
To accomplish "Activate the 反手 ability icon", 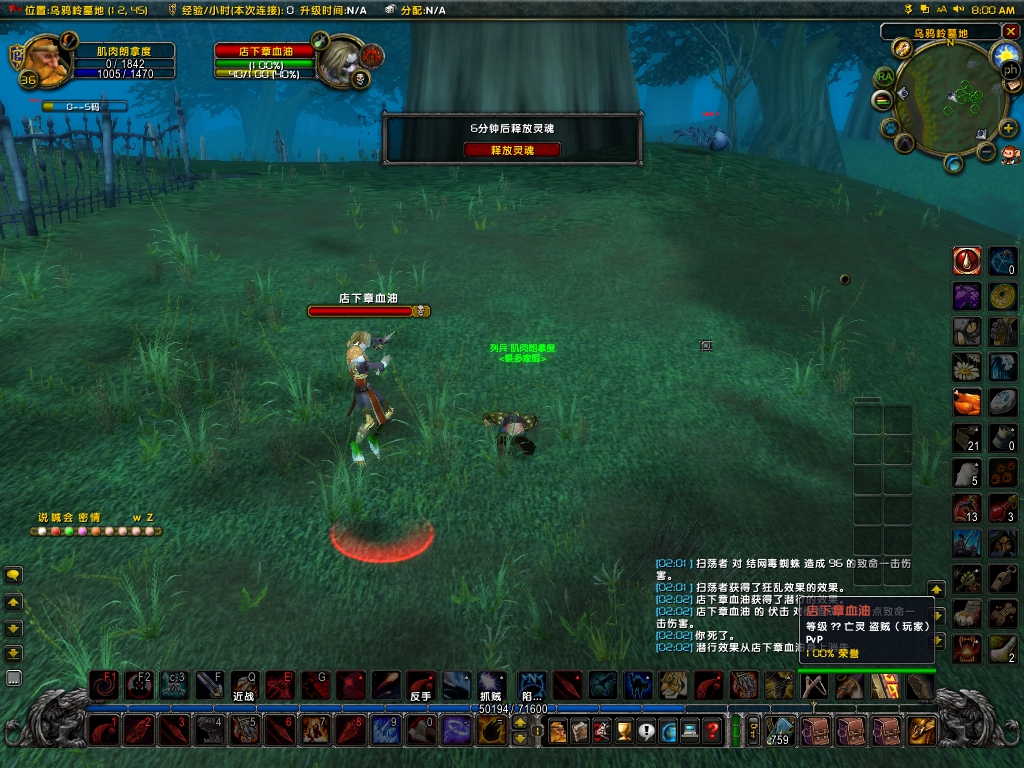I will click(421, 685).
